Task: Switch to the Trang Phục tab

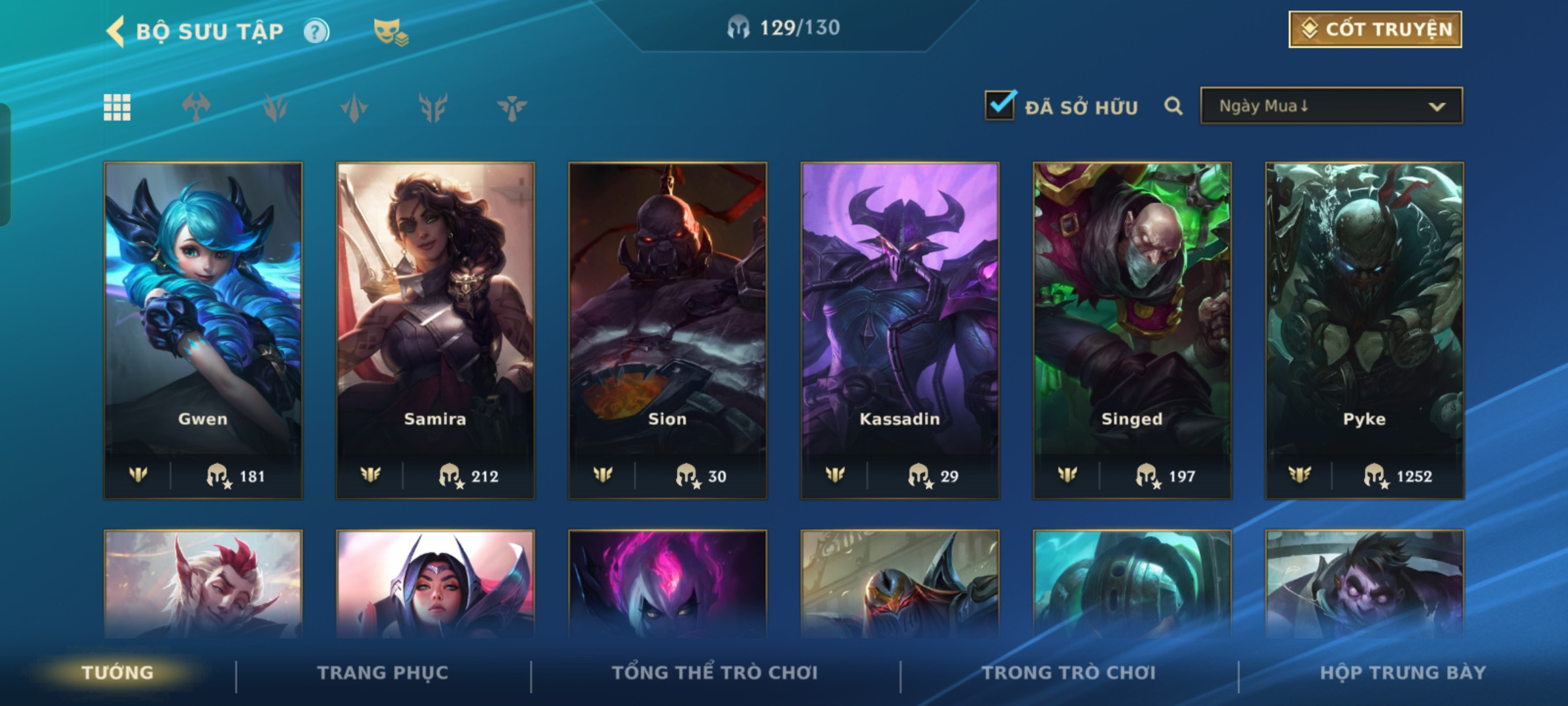Action: (383, 673)
